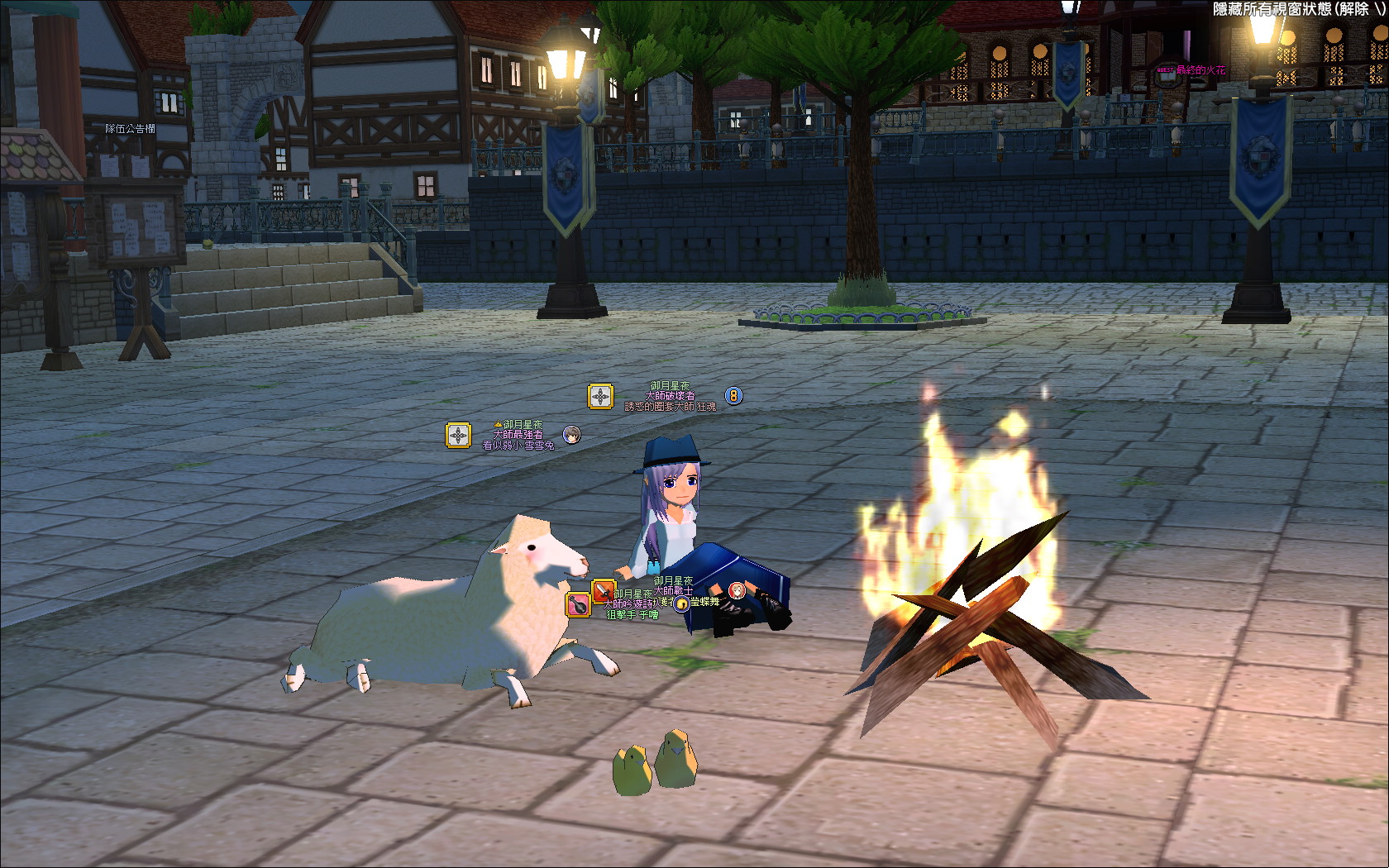Select the 看似弱小 雪雪兔 nameplate
The image size is (1389, 868).
point(518,445)
